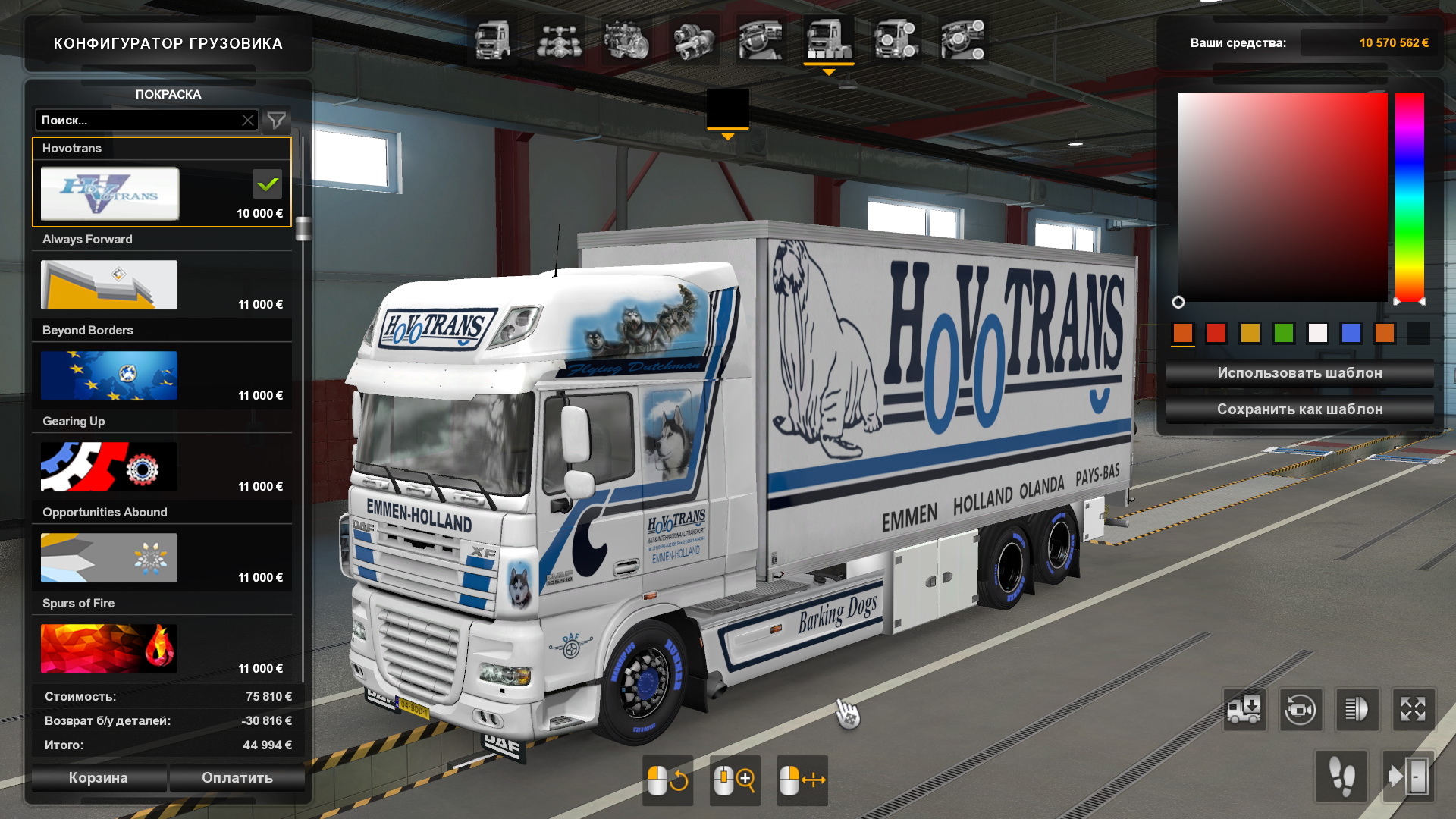Switch to the engine parts tab

coord(626,40)
